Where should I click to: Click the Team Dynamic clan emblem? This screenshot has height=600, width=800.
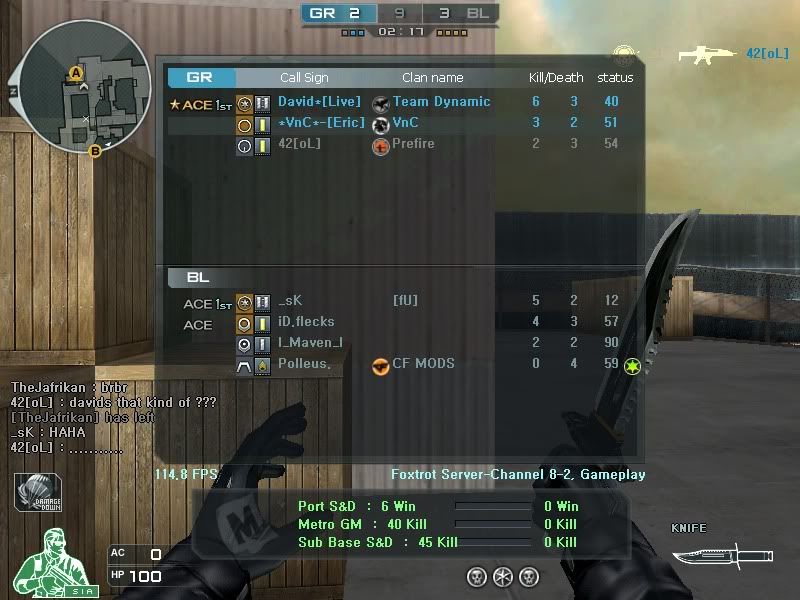coord(380,103)
